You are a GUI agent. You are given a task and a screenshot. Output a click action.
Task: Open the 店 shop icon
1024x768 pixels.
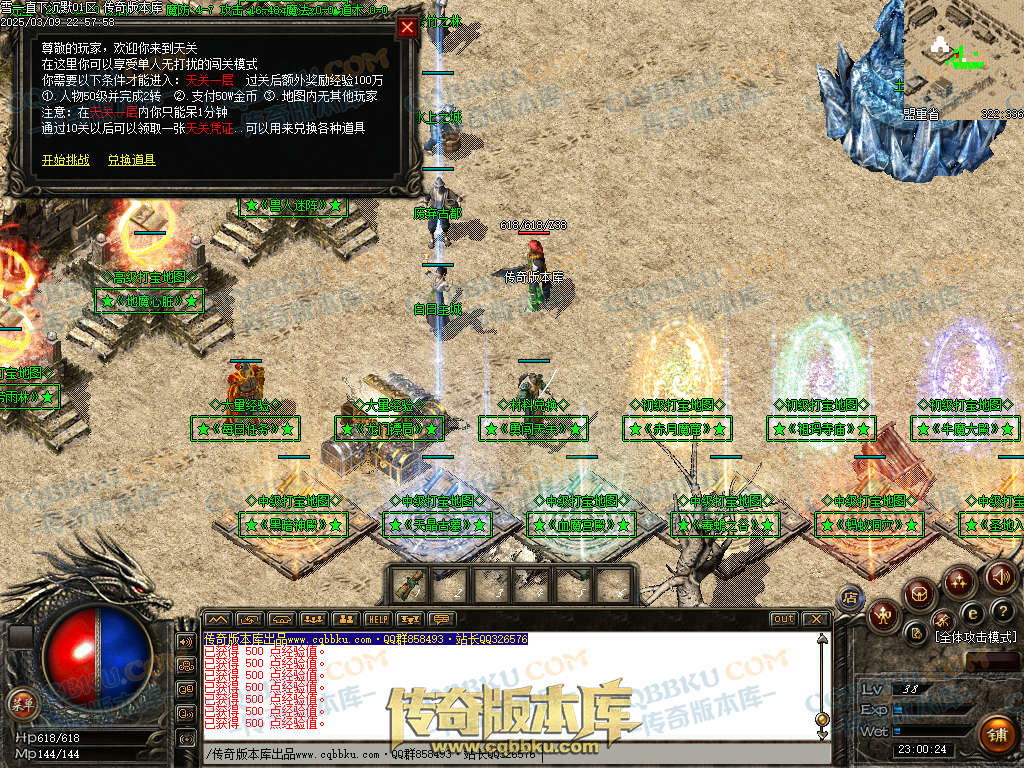click(851, 597)
